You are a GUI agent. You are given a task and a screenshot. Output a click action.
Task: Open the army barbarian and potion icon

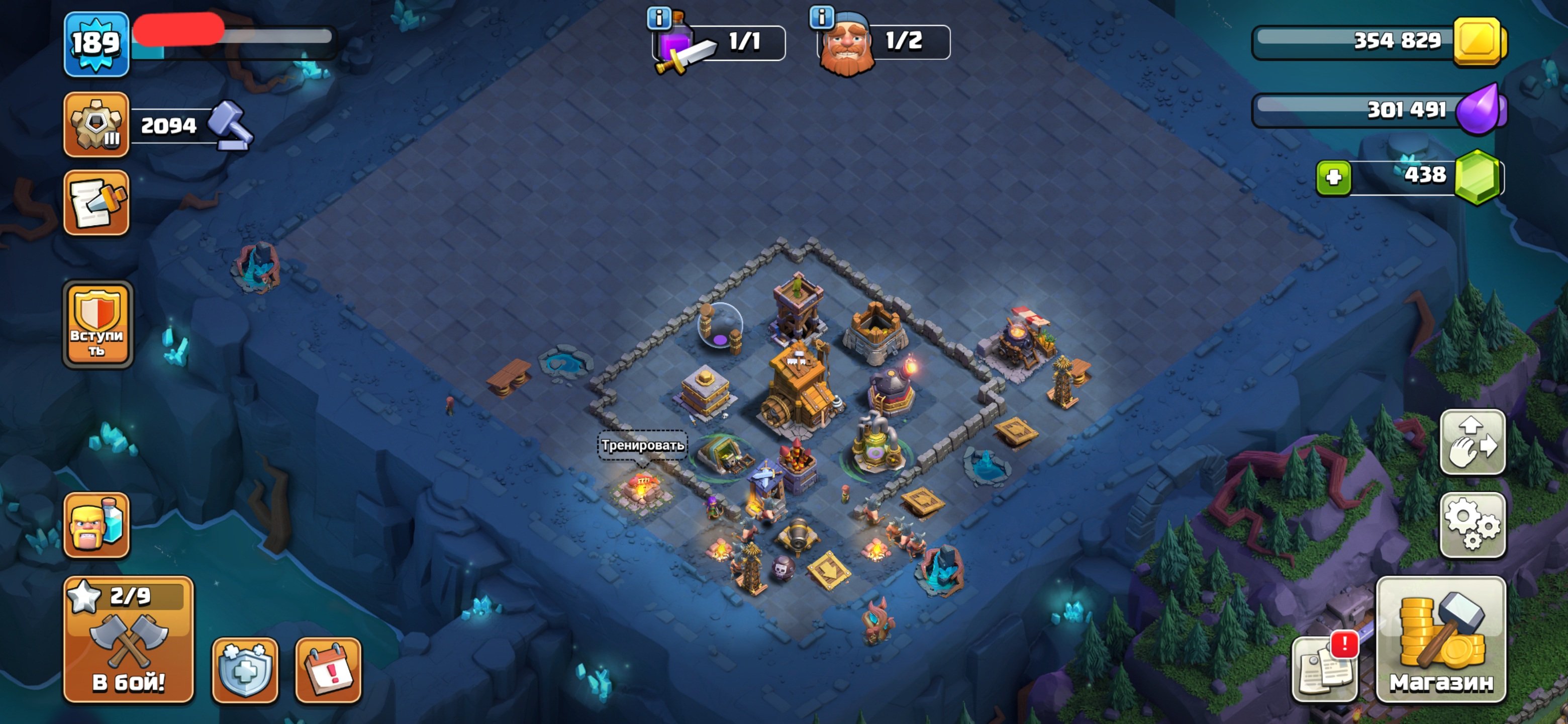[x=97, y=525]
